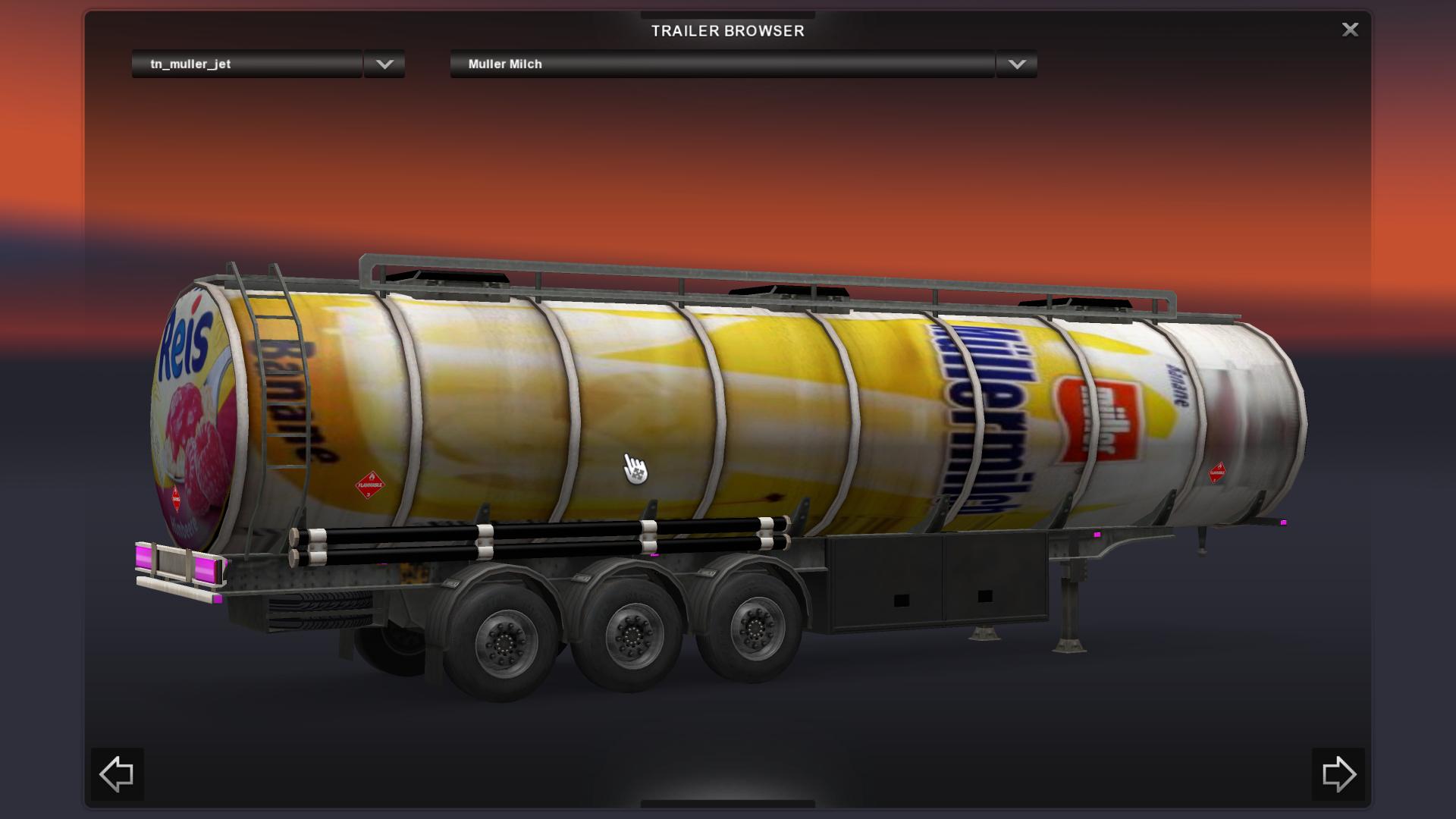Screen dimensions: 1456x819
Task: Open the tn_muller_jet trailer dropdown
Action: [384, 64]
